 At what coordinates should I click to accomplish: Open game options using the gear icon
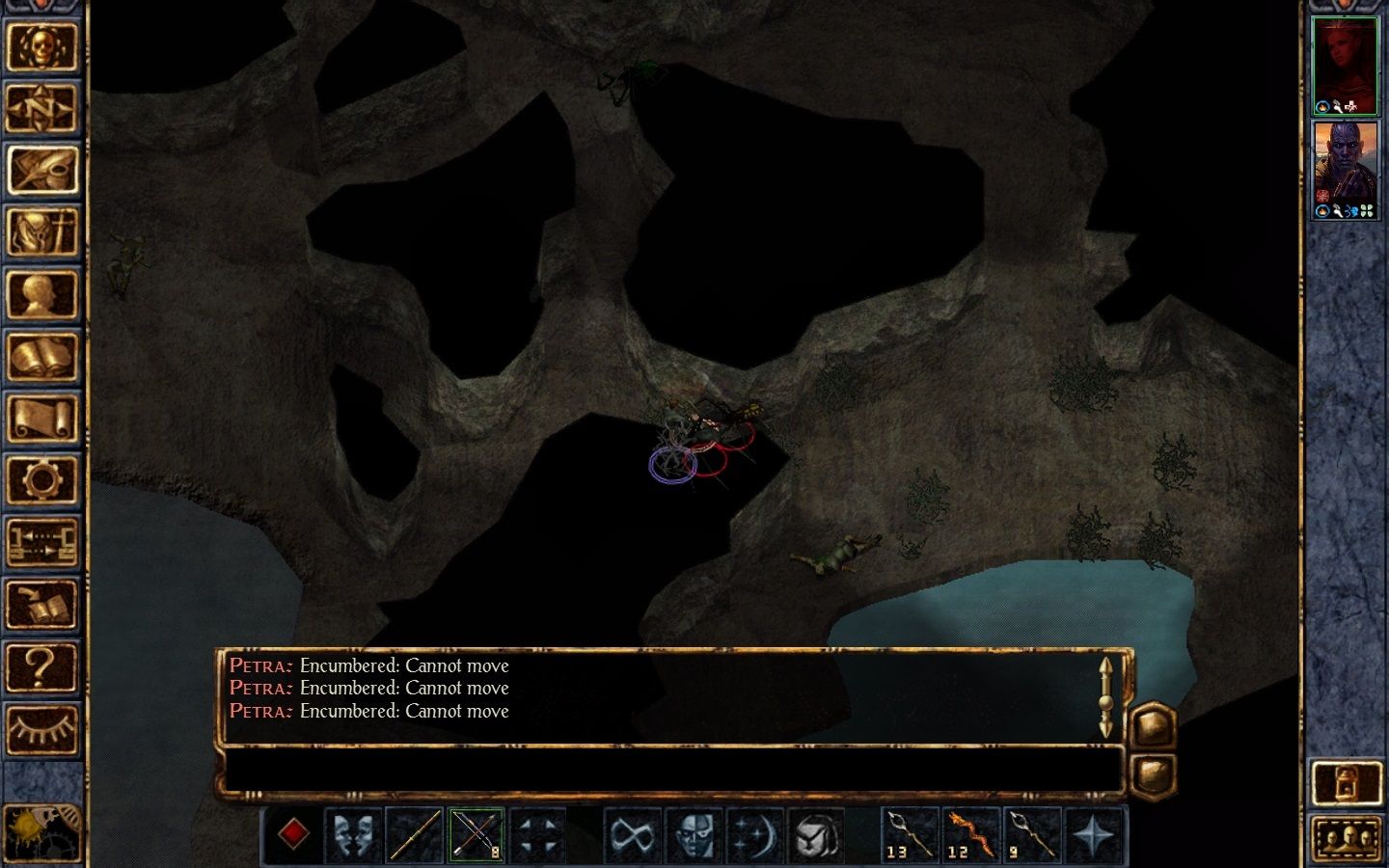tap(42, 479)
